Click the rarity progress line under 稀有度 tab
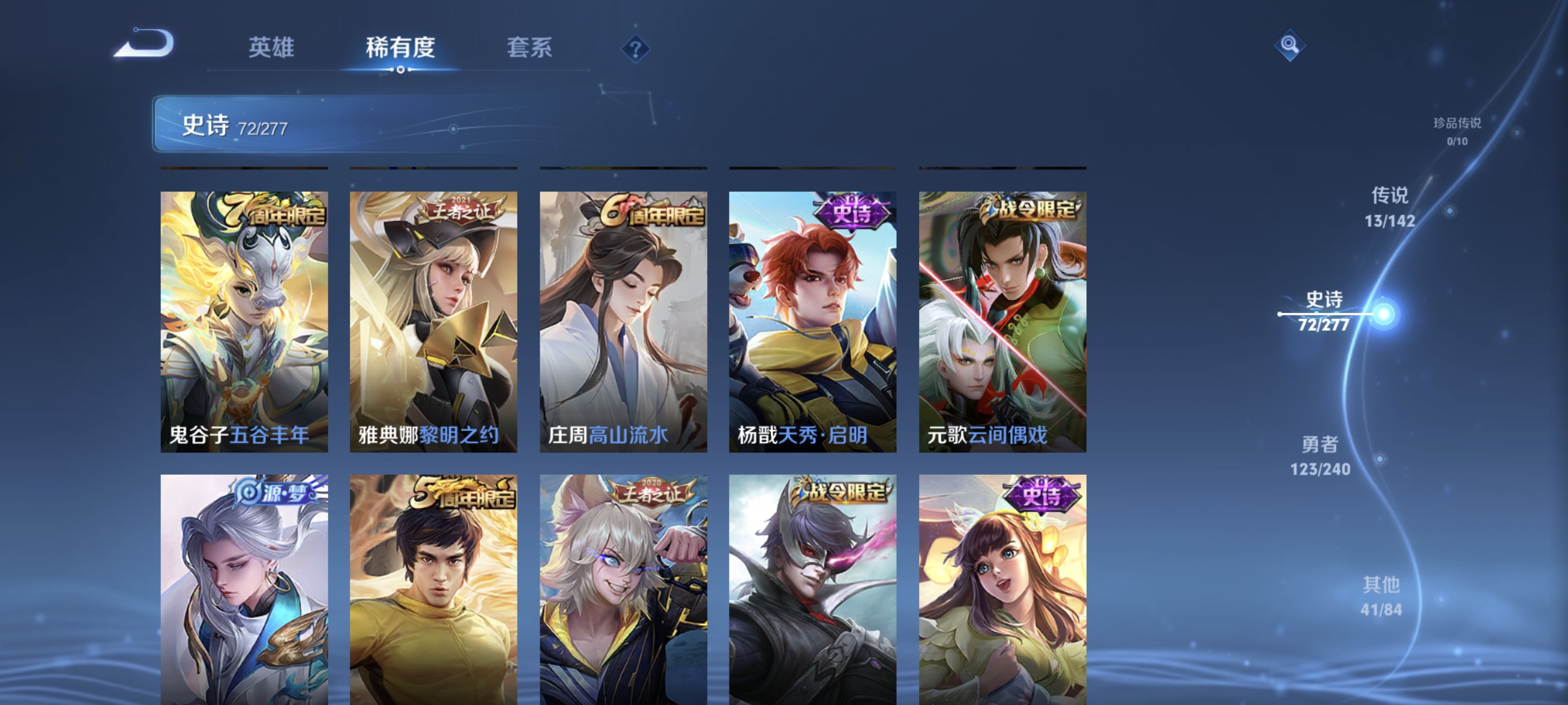This screenshot has width=1568, height=705. (x=400, y=69)
